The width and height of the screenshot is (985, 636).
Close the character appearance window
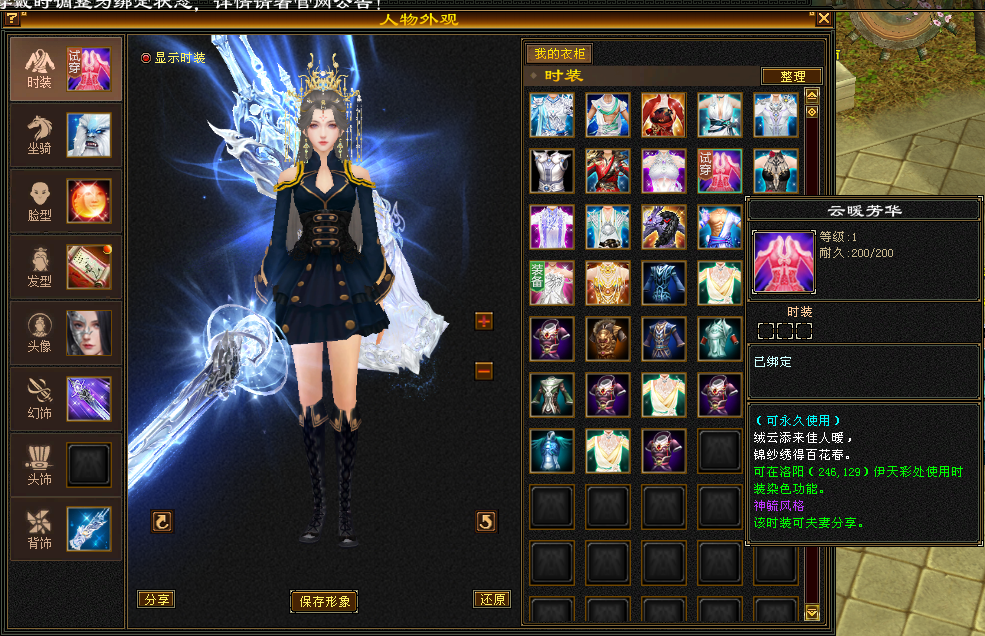[824, 18]
